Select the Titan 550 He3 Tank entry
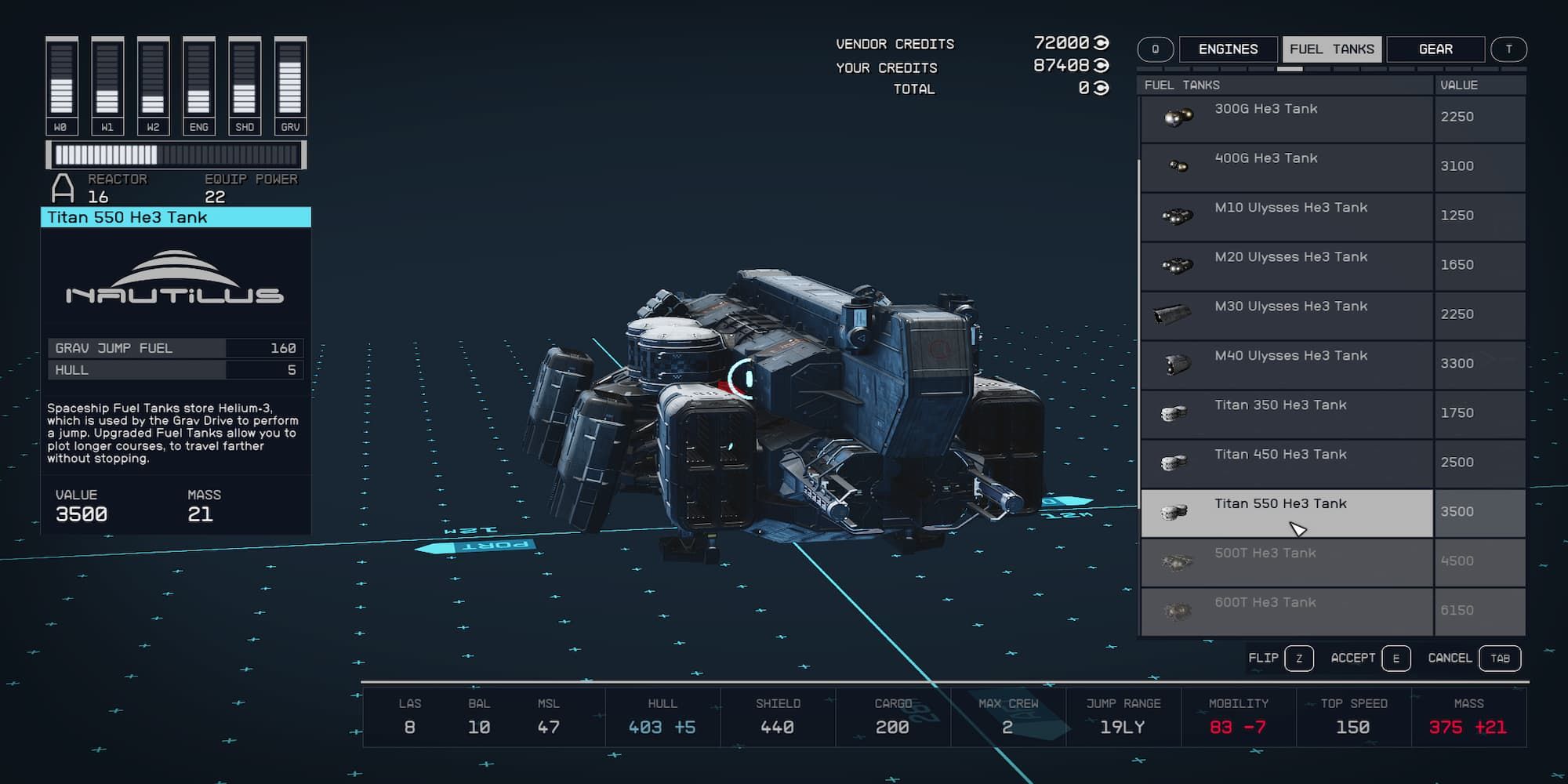Viewport: 1568px width, 784px height. pyautogui.click(x=1286, y=512)
